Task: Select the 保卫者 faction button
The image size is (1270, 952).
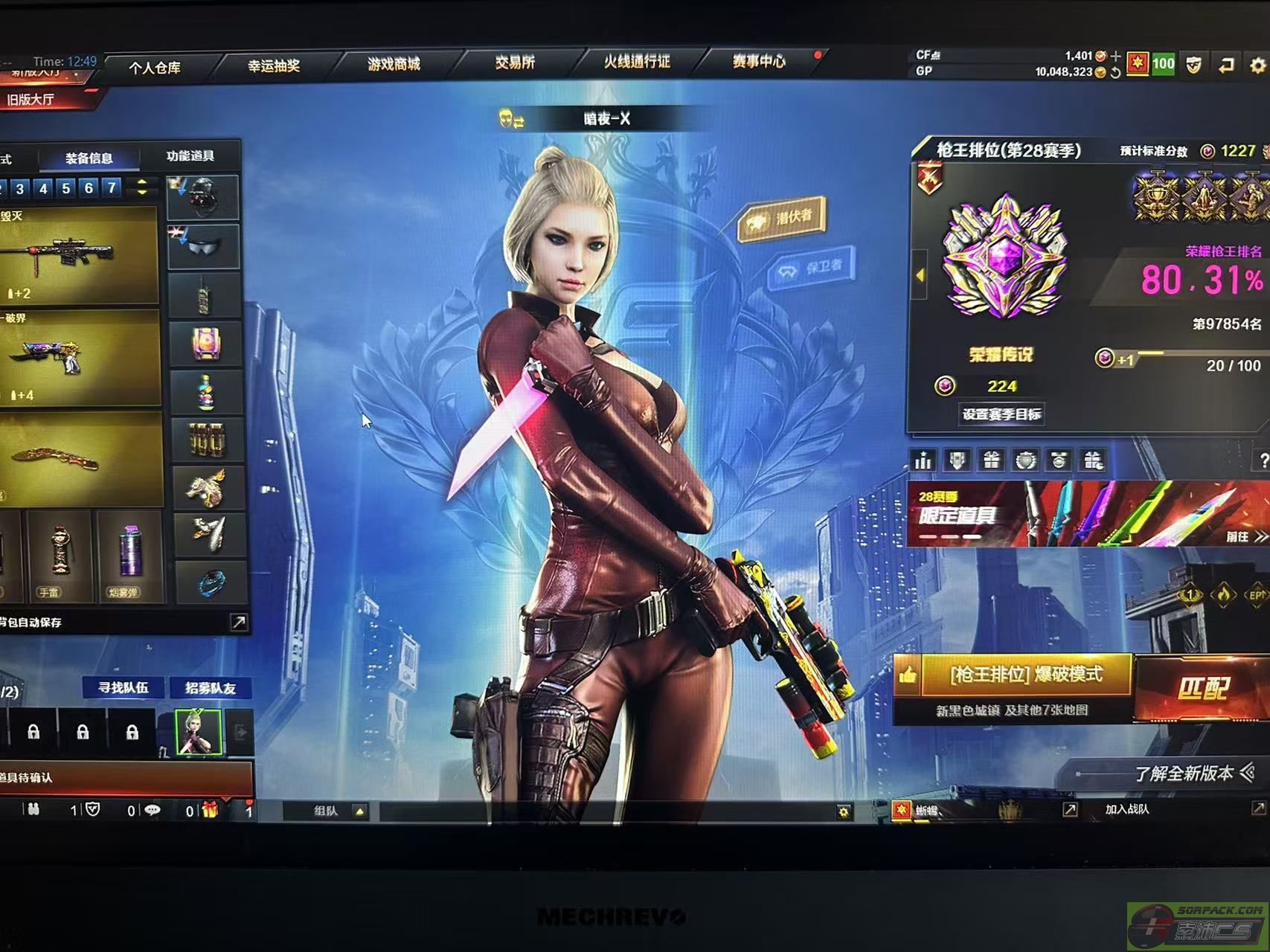Action: pyautogui.click(x=813, y=266)
